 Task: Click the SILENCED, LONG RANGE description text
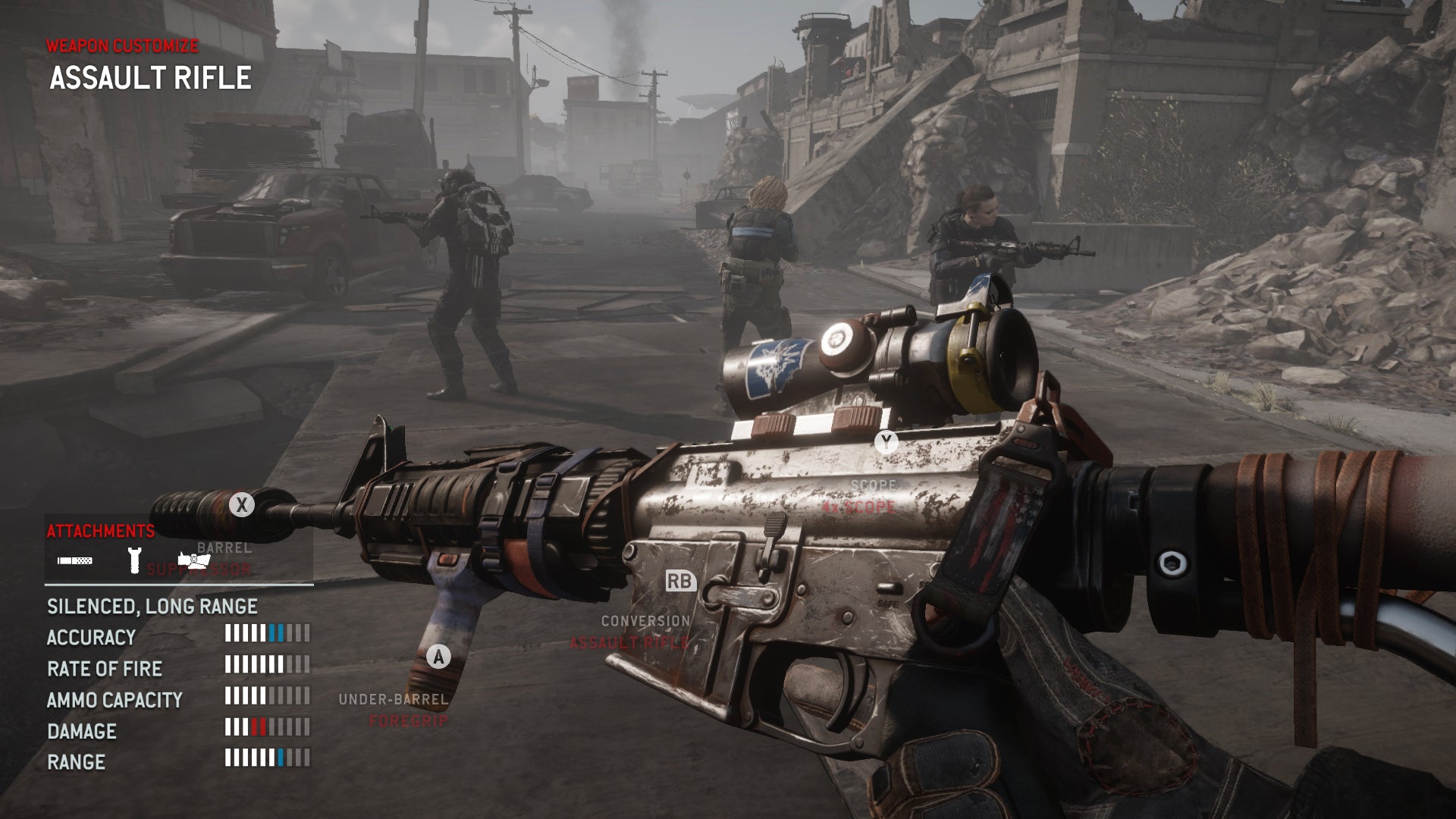(x=152, y=607)
